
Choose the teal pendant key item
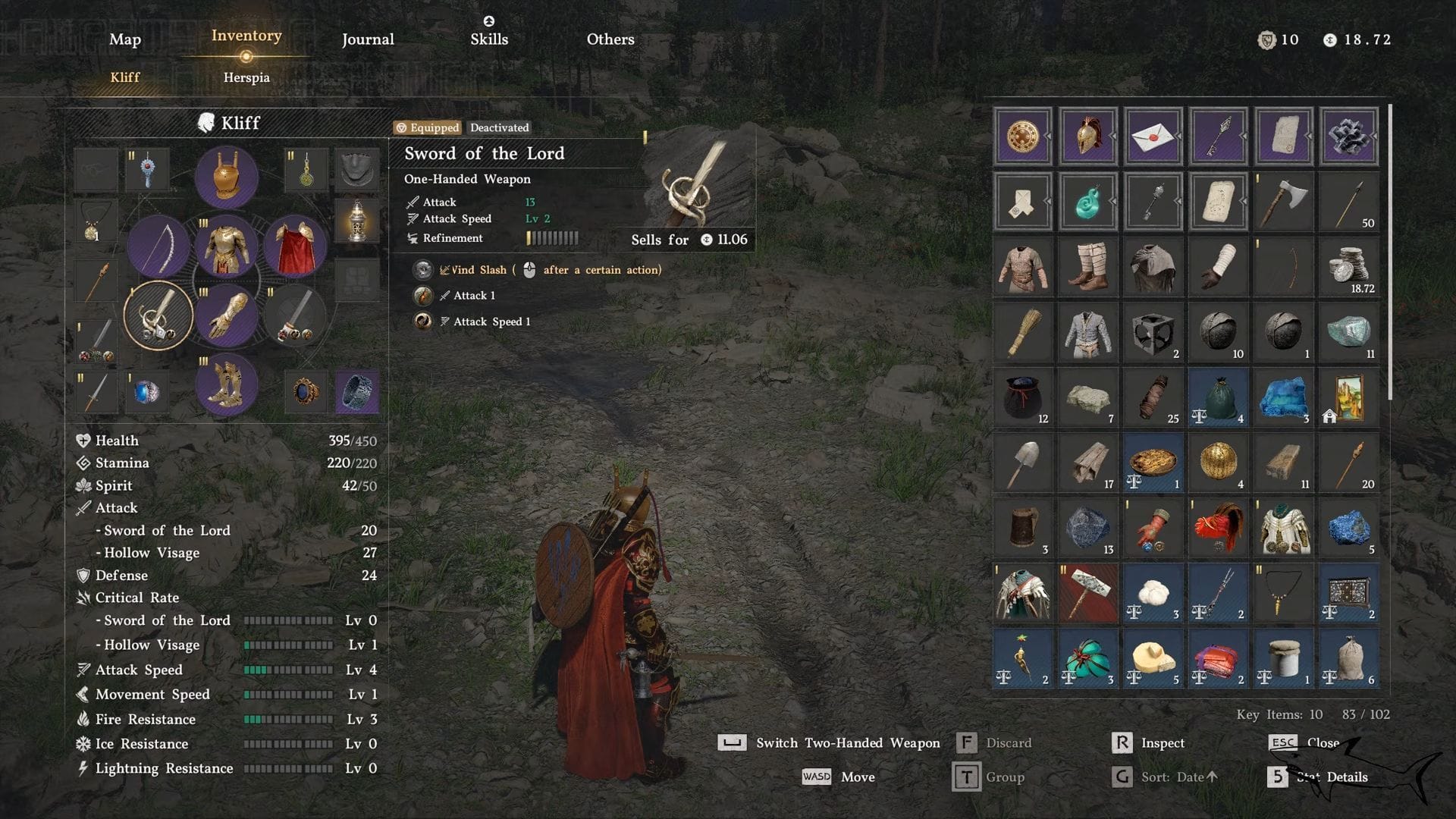tap(1087, 202)
